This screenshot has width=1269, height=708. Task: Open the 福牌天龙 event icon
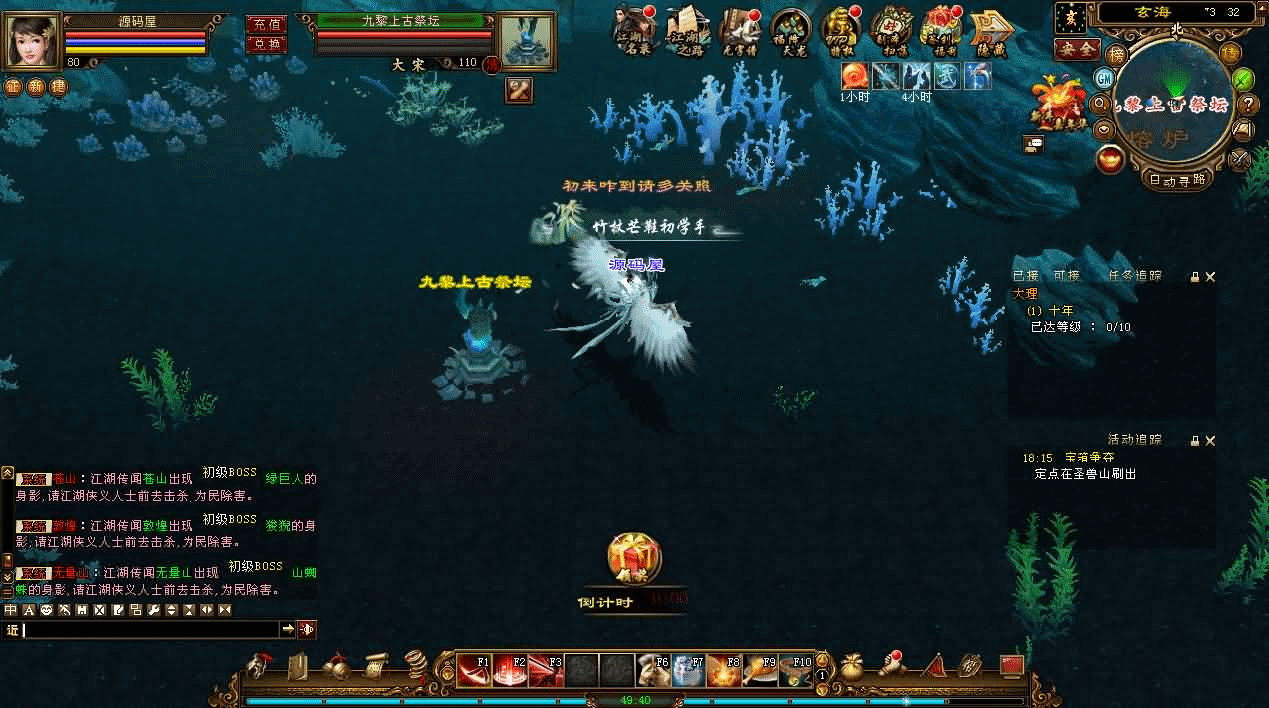pos(790,31)
